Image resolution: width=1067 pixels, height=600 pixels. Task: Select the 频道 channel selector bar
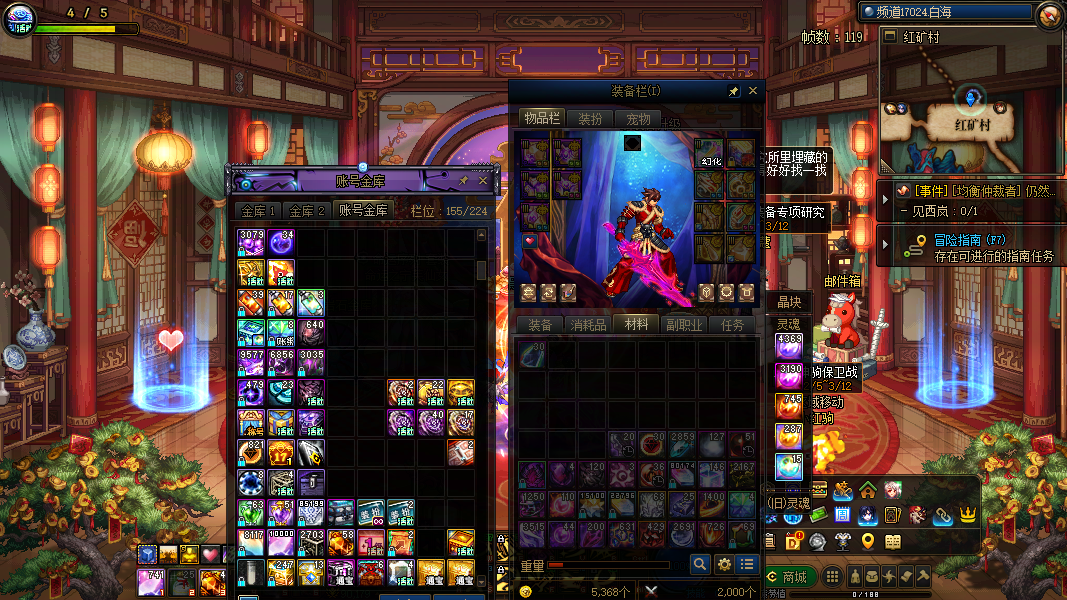pyautogui.click(x=945, y=12)
